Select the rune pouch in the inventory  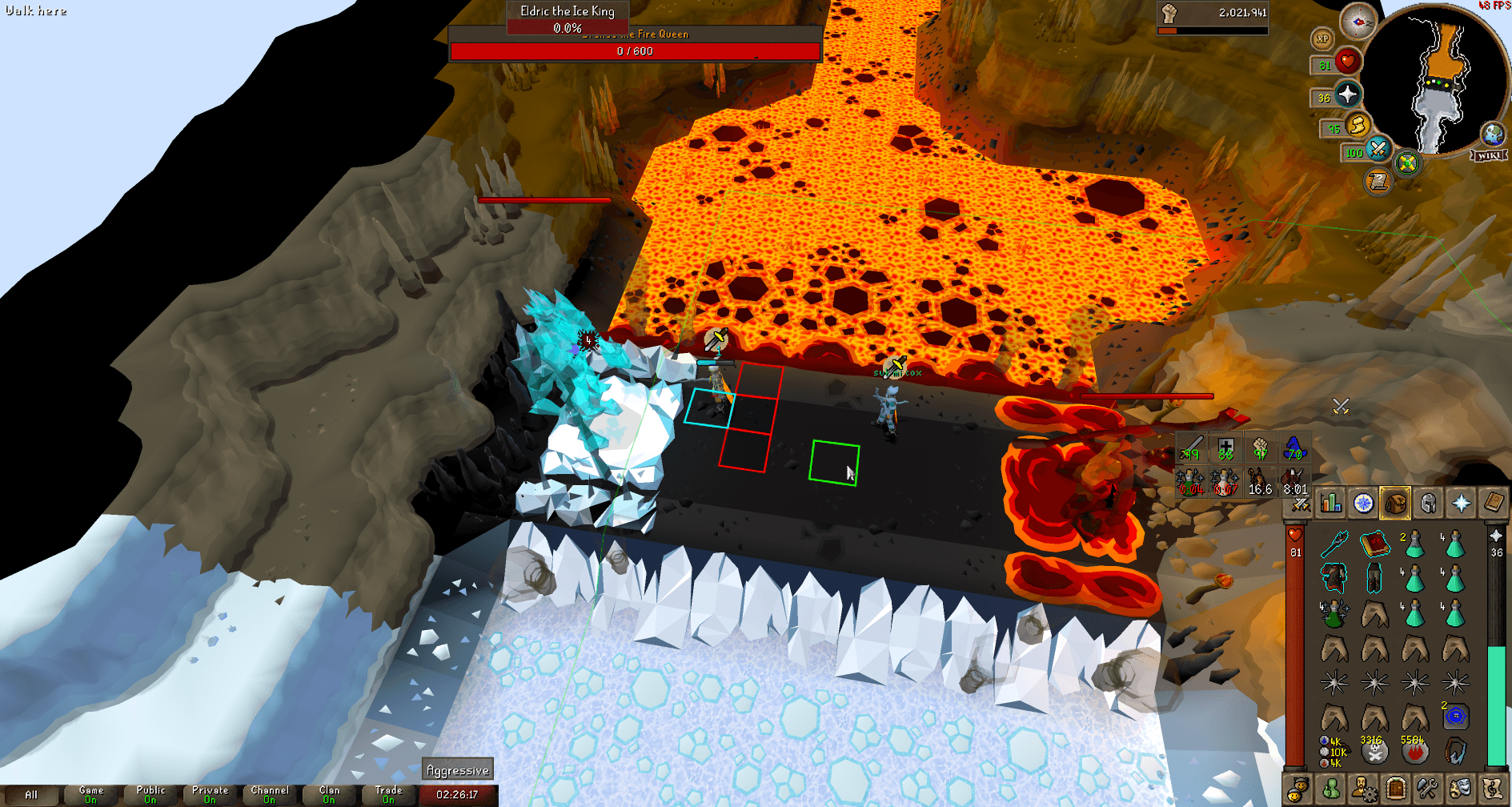1331,749
